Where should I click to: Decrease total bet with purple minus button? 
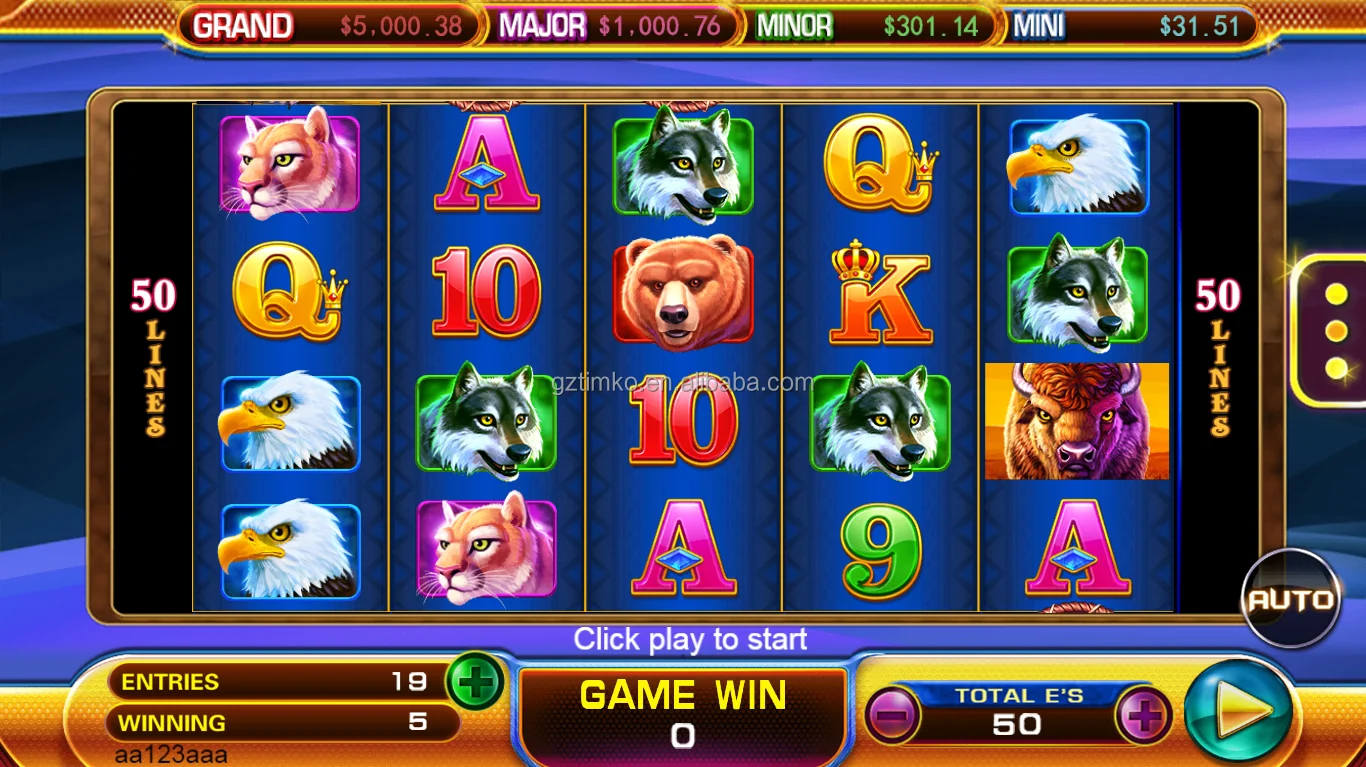pos(892,716)
